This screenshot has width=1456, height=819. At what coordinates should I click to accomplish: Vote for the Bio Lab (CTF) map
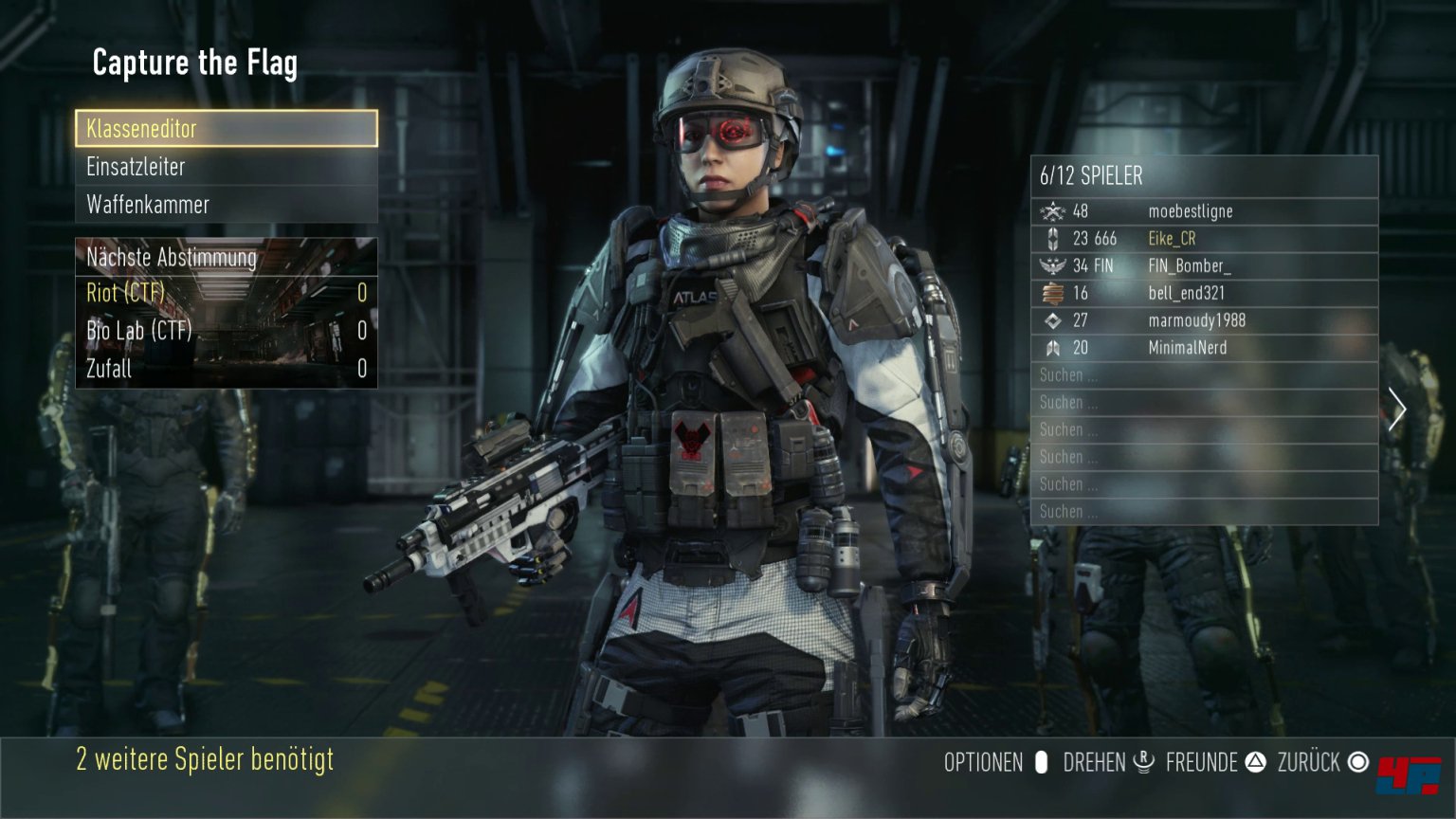coord(227,331)
